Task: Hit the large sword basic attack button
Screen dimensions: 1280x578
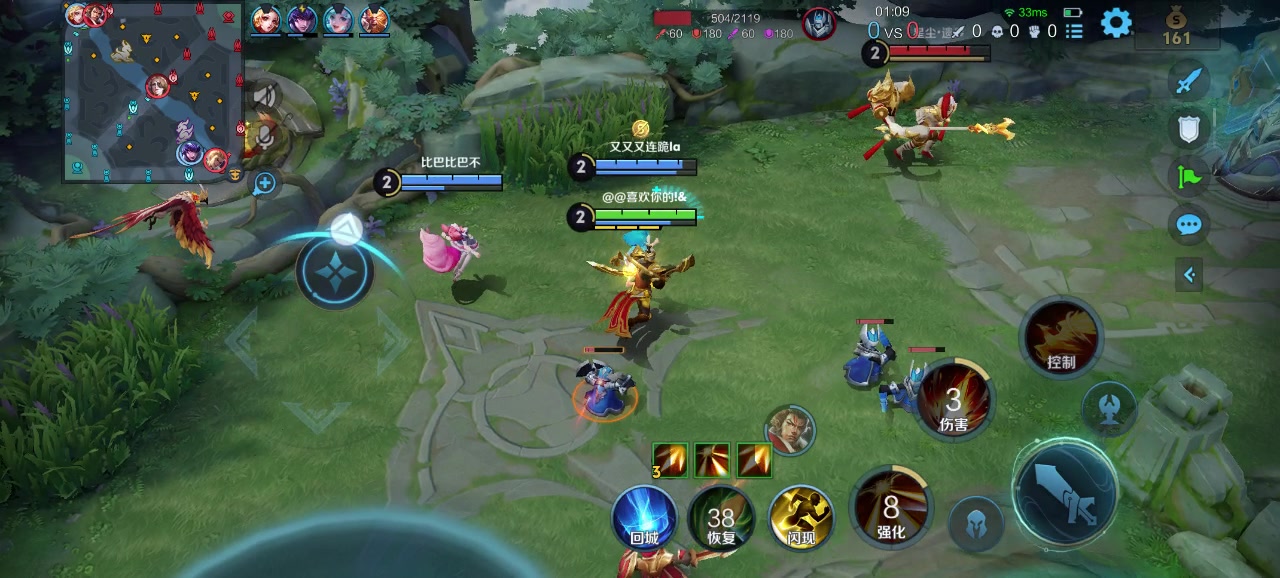Action: (x=1064, y=493)
